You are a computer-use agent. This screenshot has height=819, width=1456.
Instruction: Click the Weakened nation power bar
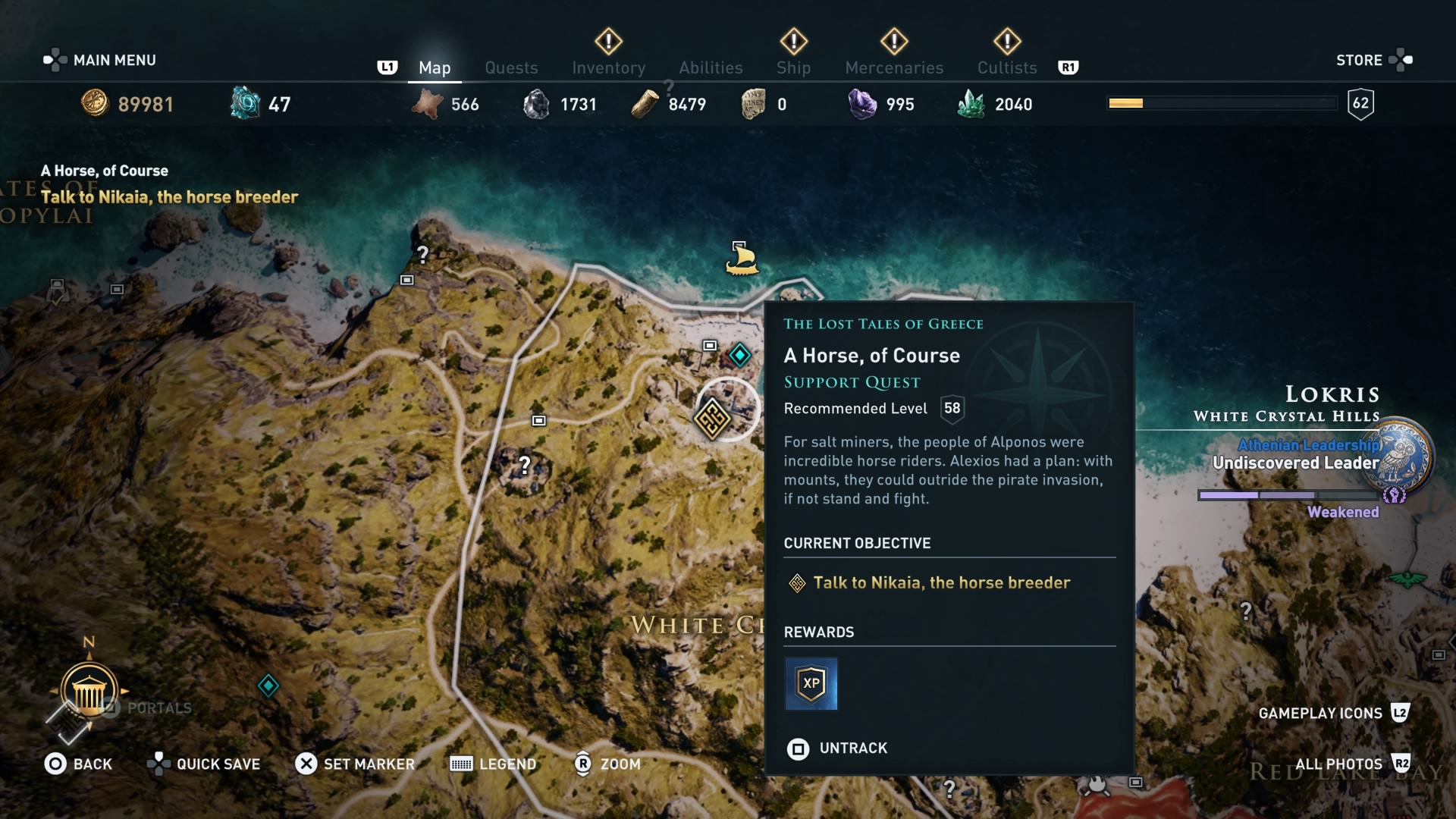(1289, 495)
